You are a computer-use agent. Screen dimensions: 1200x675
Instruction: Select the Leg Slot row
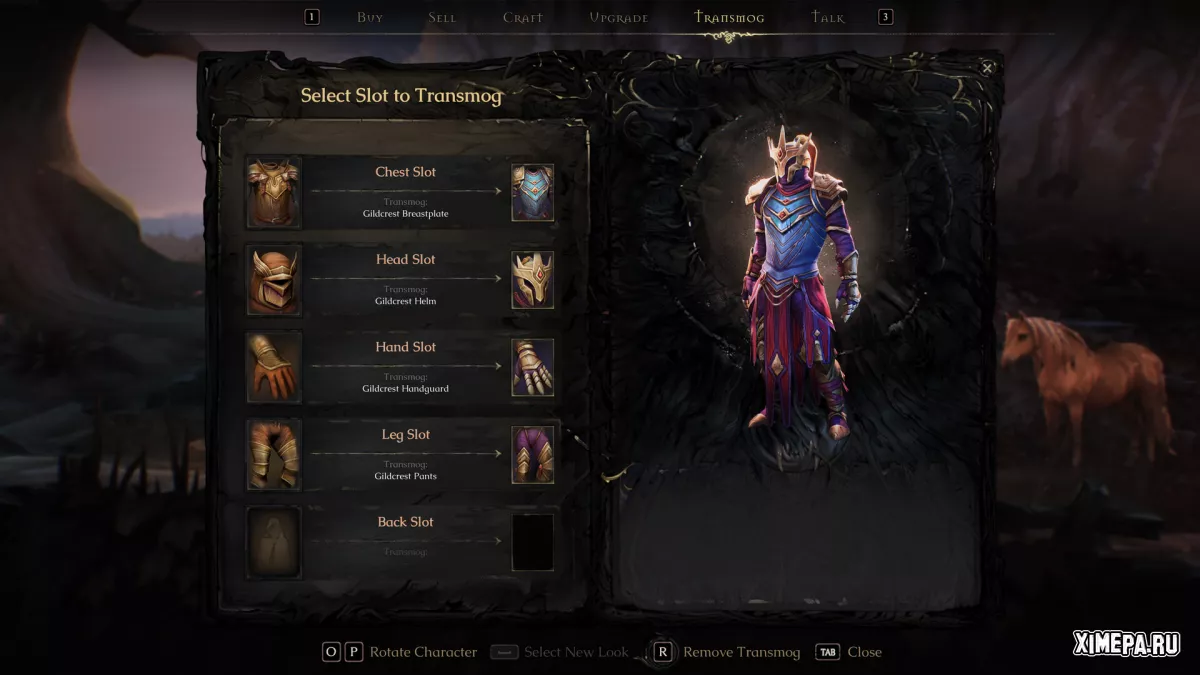click(x=405, y=454)
